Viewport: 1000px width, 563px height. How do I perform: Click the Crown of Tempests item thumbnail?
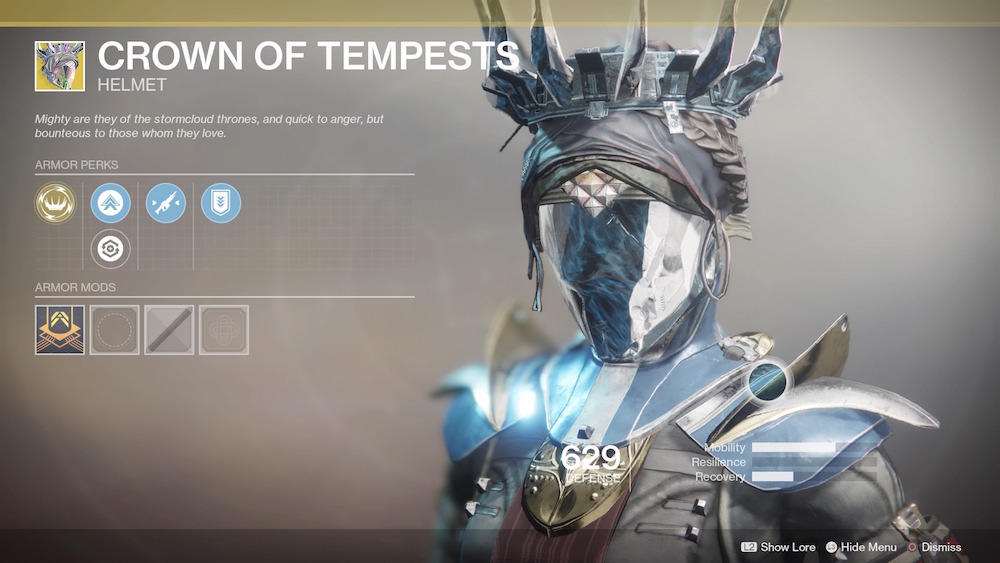pos(60,66)
